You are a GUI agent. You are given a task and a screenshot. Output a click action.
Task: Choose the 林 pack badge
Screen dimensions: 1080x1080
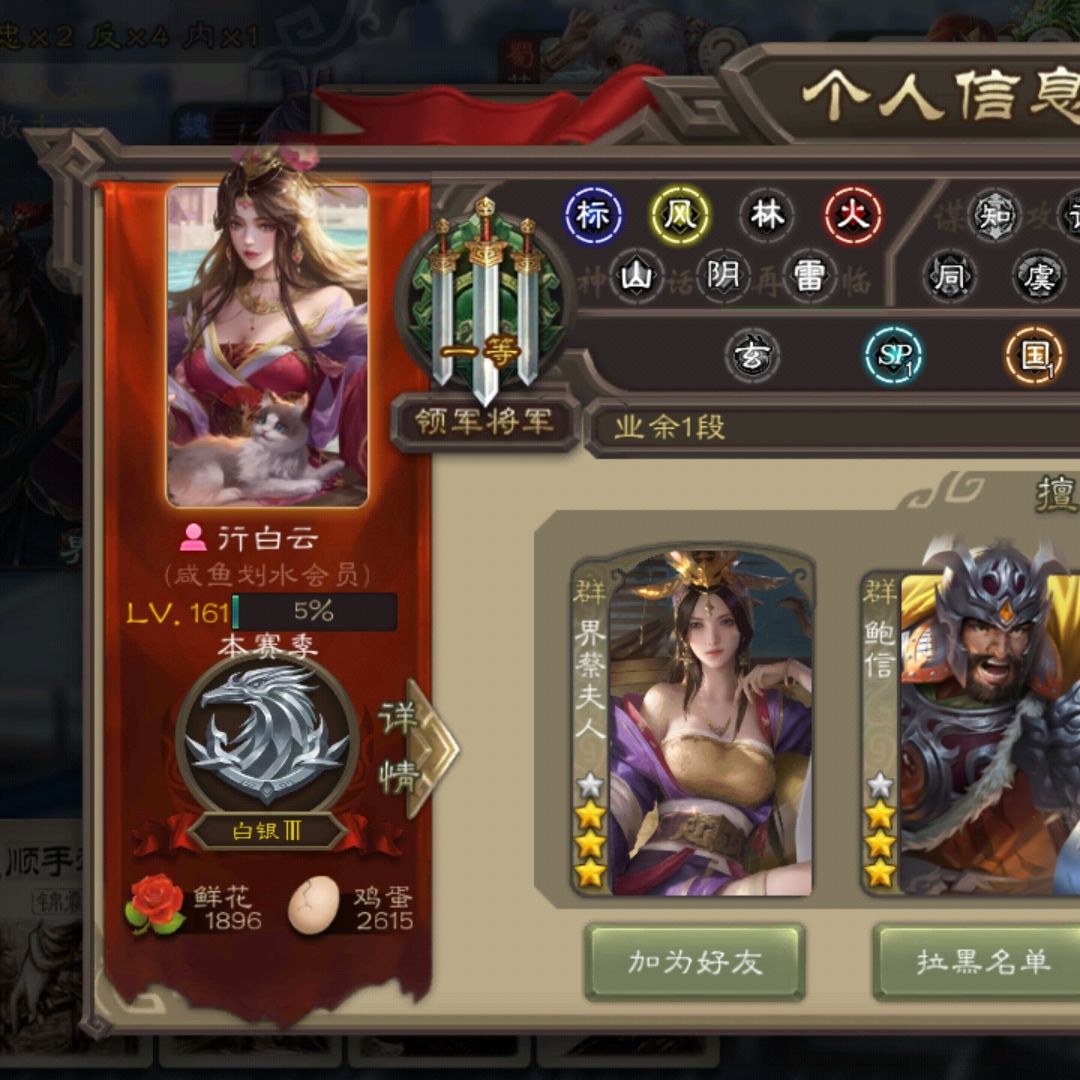(x=767, y=215)
